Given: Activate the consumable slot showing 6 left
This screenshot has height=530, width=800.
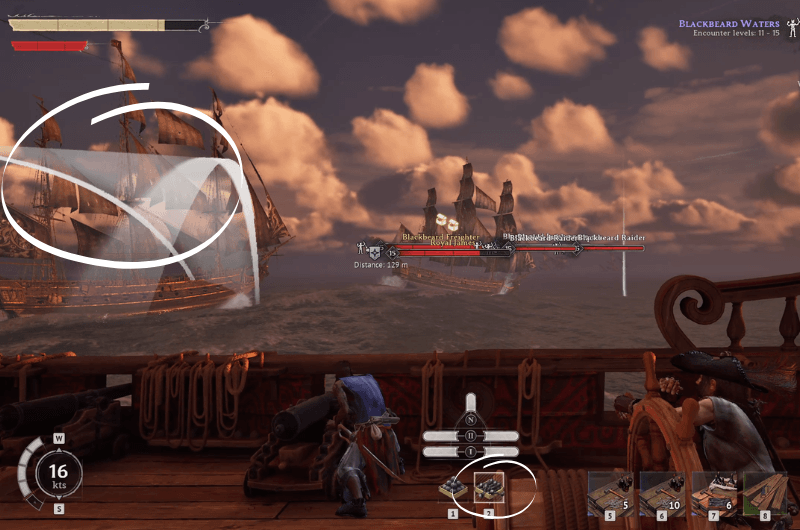Looking at the screenshot, I should pyautogui.click(x=714, y=492).
